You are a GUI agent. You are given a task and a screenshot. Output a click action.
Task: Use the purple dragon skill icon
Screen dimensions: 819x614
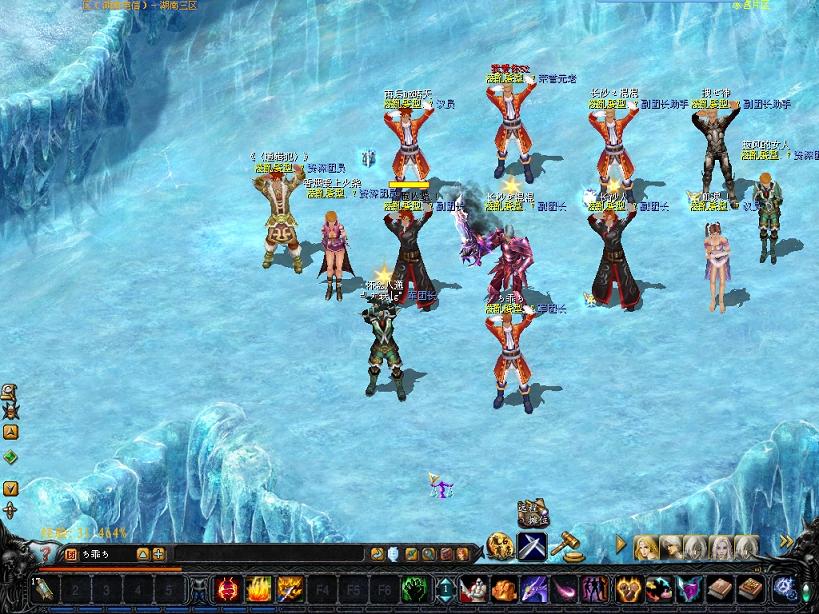point(532,590)
